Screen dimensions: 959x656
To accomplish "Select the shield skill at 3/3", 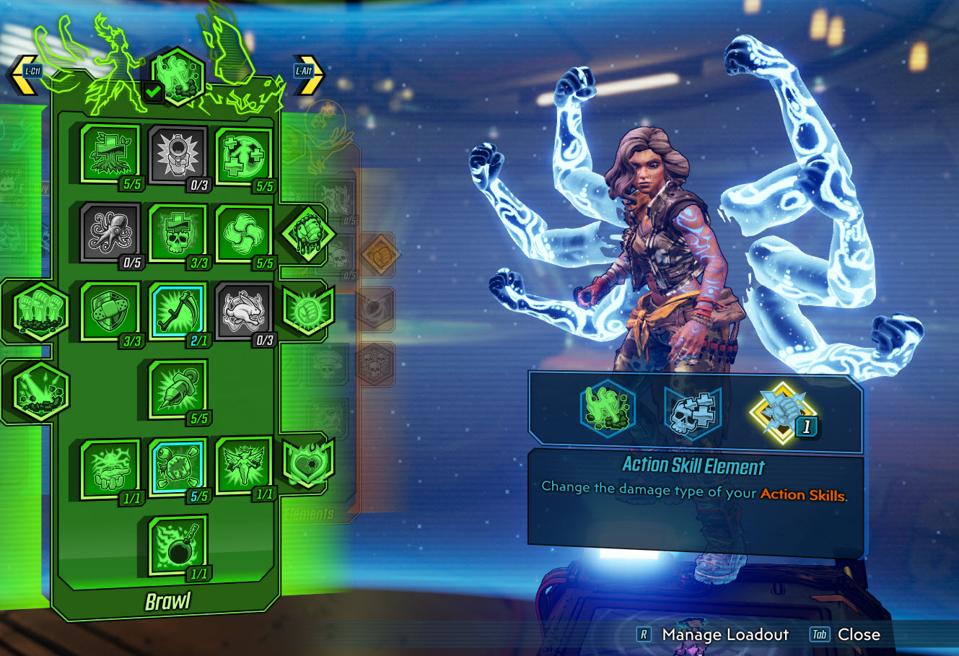I will (x=109, y=310).
